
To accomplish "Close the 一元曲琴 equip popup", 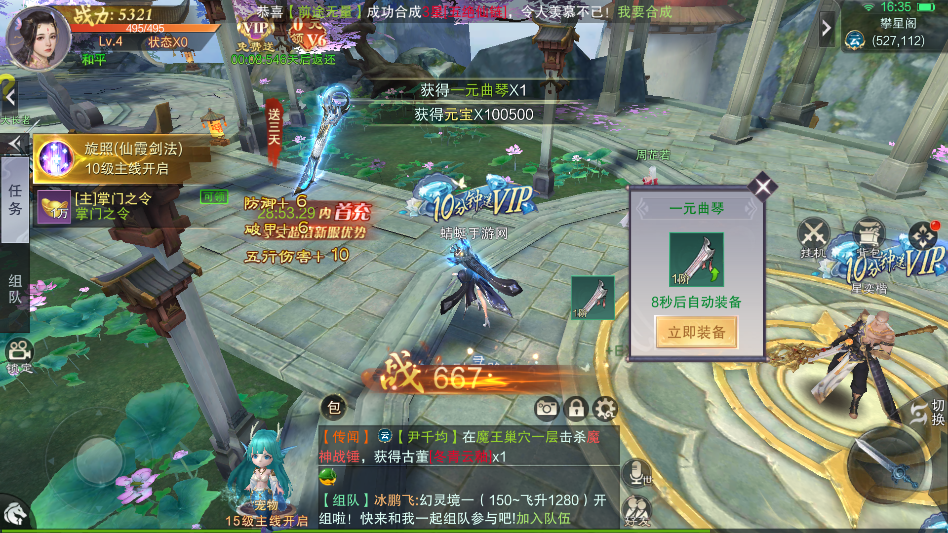I will click(x=763, y=186).
